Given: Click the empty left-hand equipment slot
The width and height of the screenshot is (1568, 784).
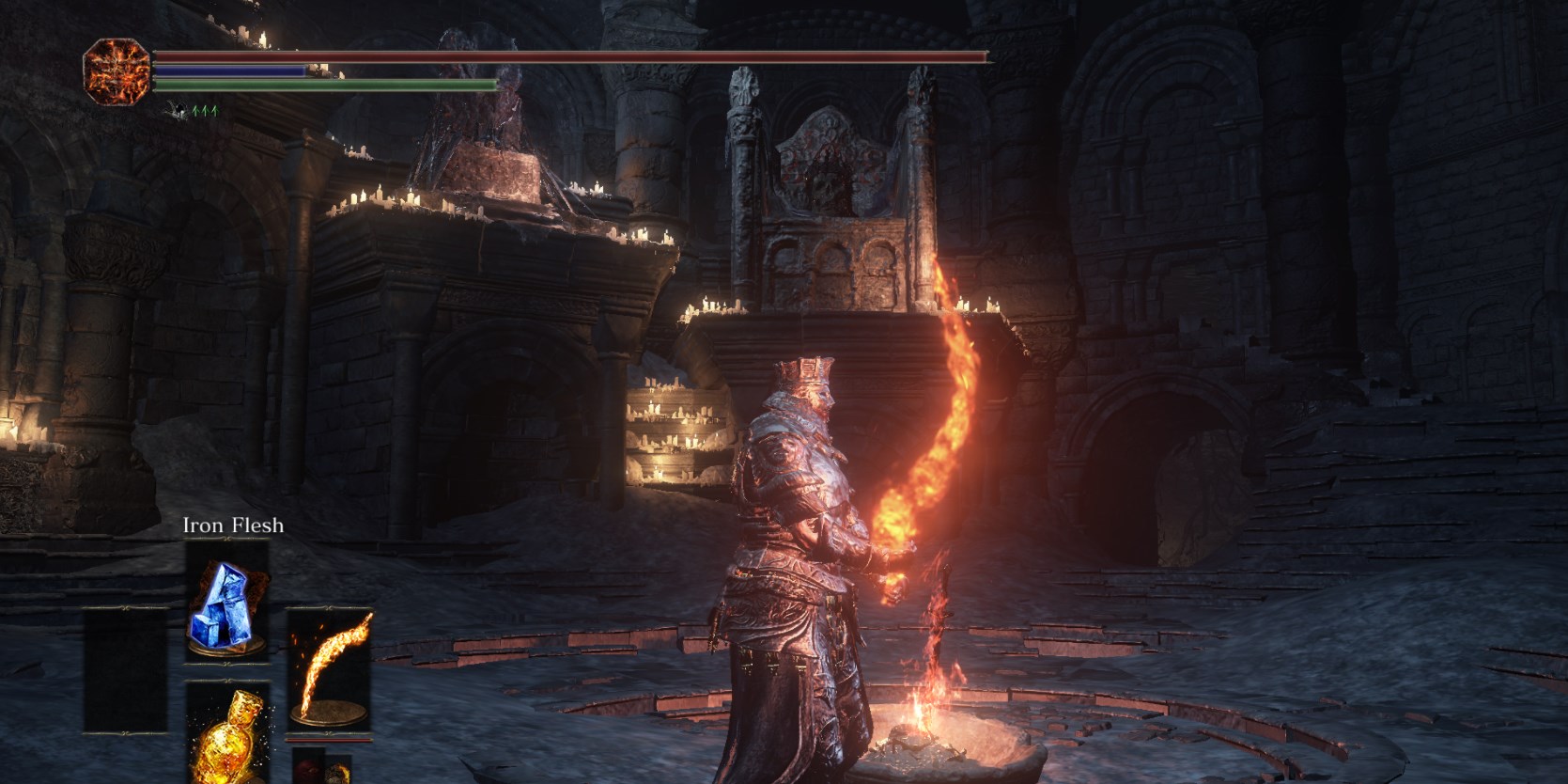Looking at the screenshot, I should point(124,669).
